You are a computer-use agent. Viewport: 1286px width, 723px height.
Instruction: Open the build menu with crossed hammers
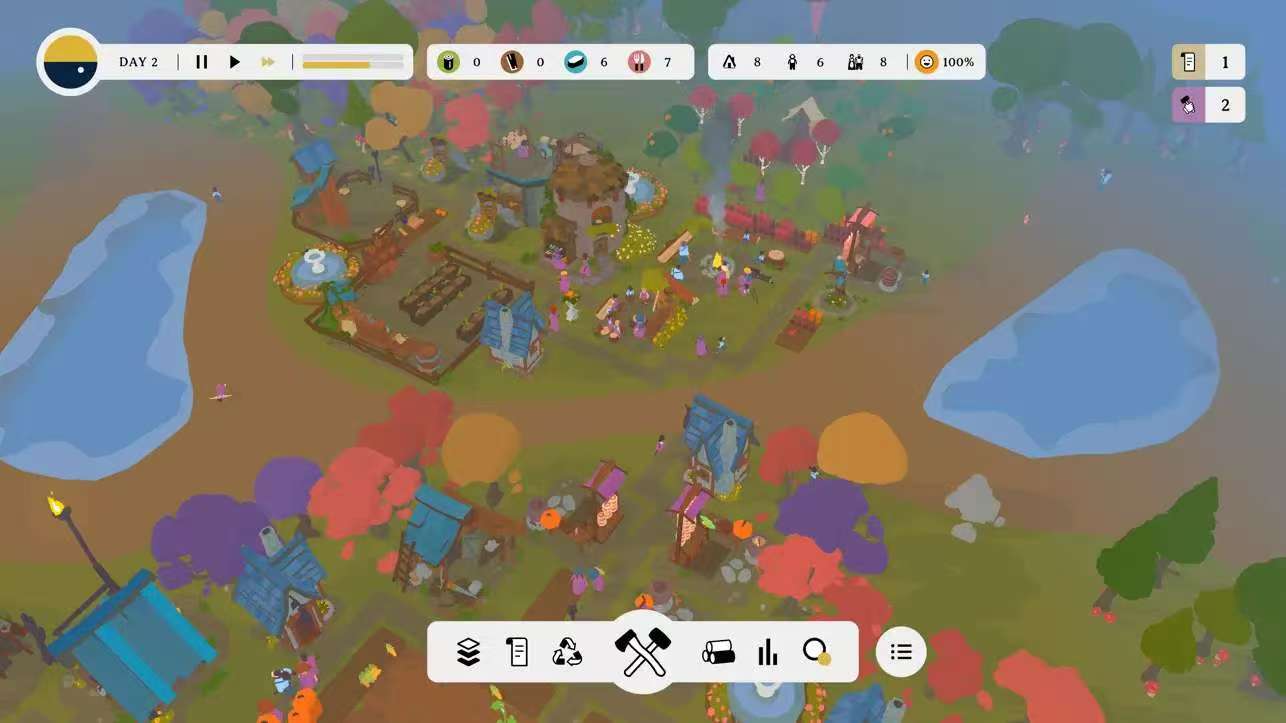tap(642, 651)
